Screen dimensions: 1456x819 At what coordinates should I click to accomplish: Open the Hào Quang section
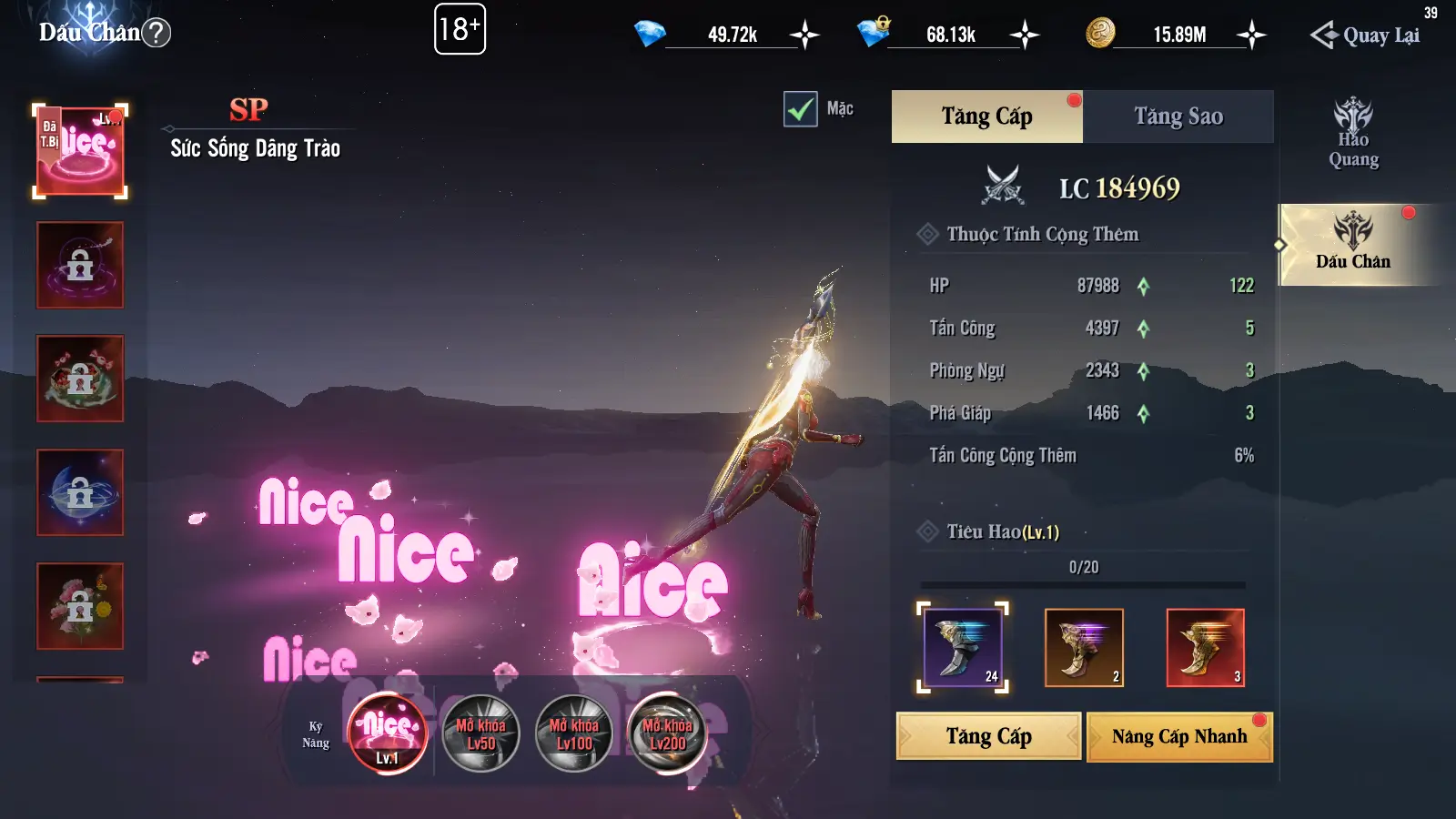pos(1353,135)
